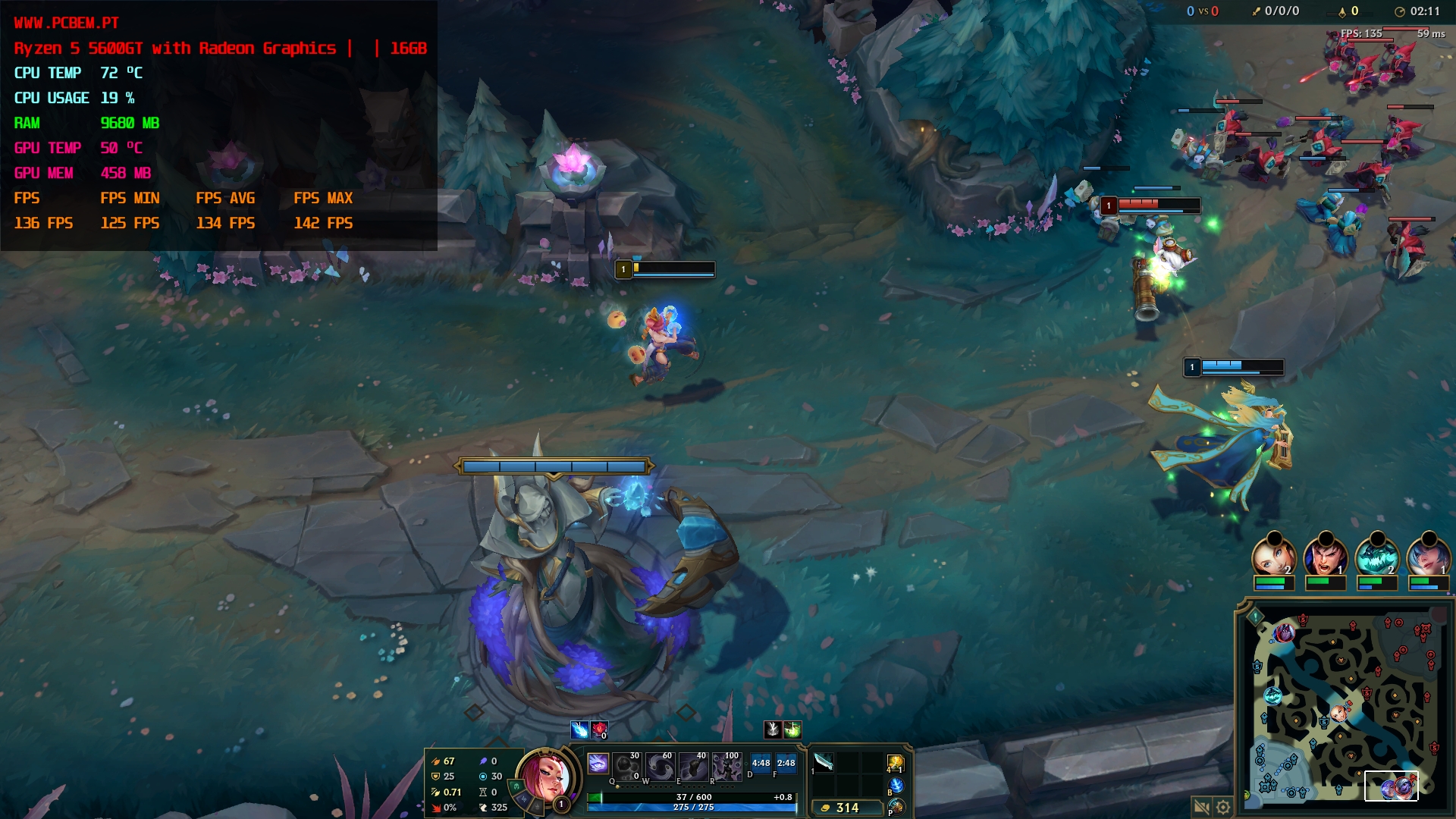Activate the Q ability icon
Viewport: 1456px width, 819px height.
coord(626,767)
